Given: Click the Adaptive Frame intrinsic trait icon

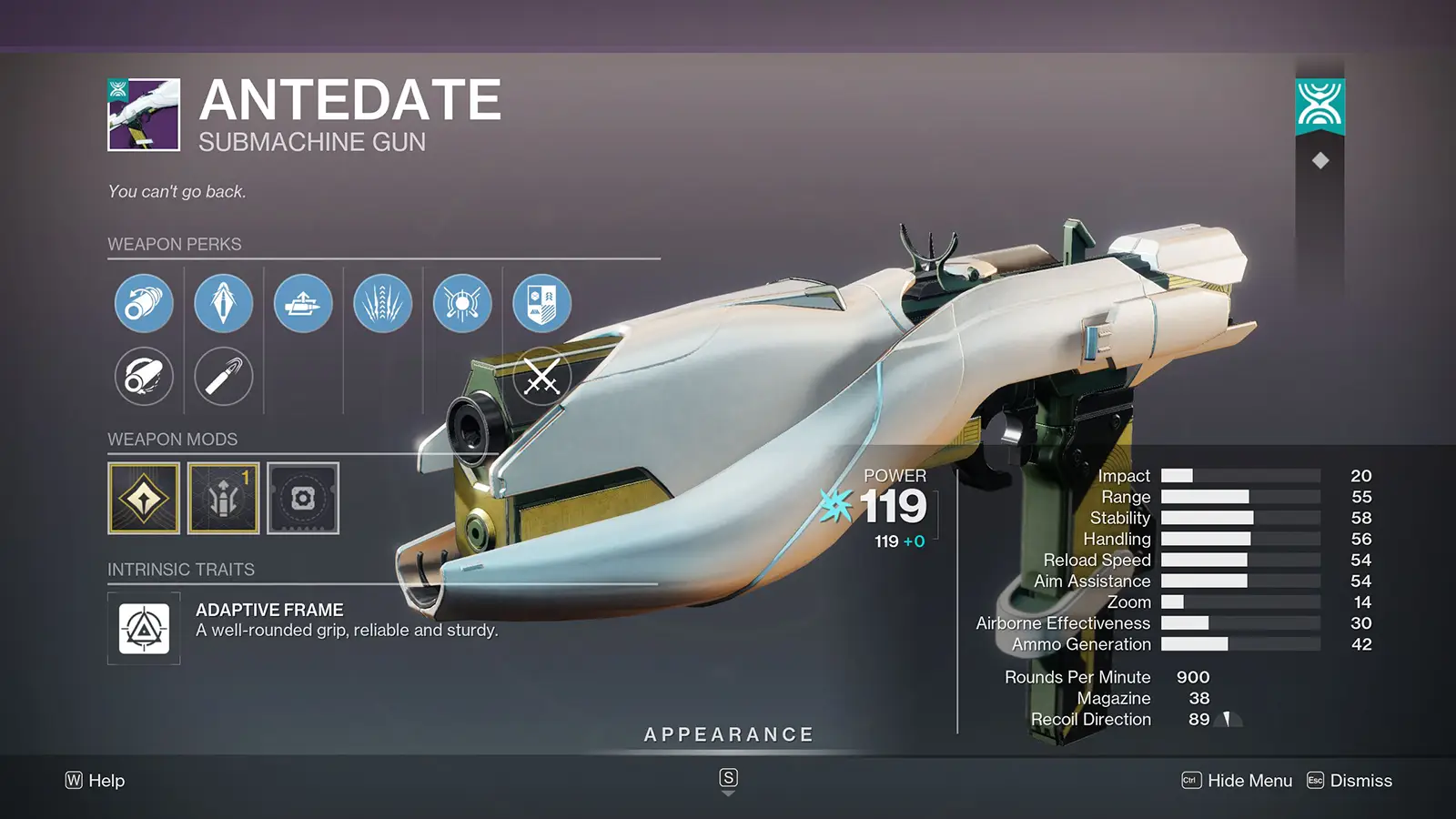Looking at the screenshot, I should 143,628.
